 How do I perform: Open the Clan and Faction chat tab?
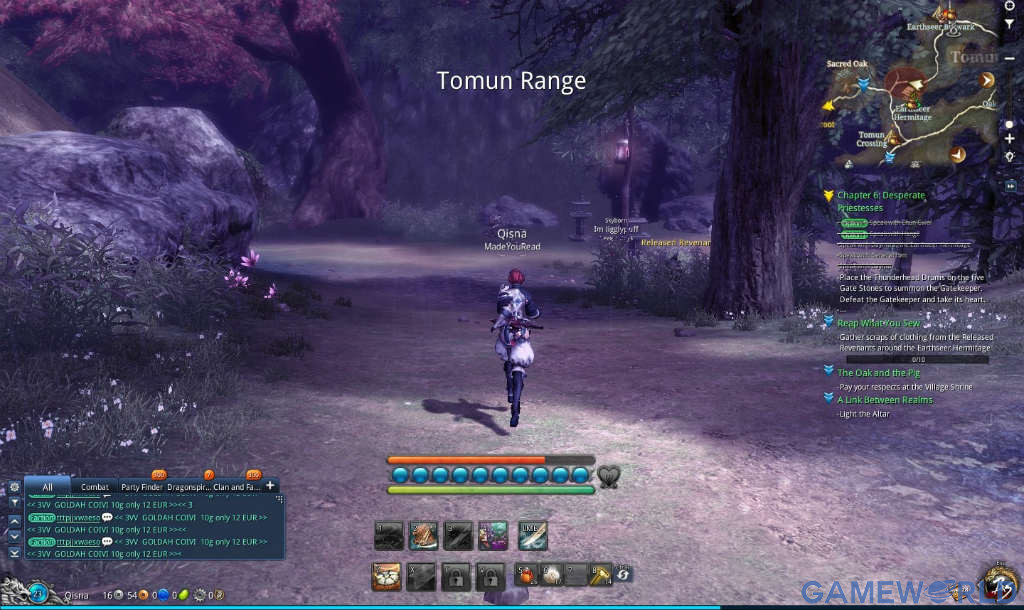pyautogui.click(x=235, y=487)
